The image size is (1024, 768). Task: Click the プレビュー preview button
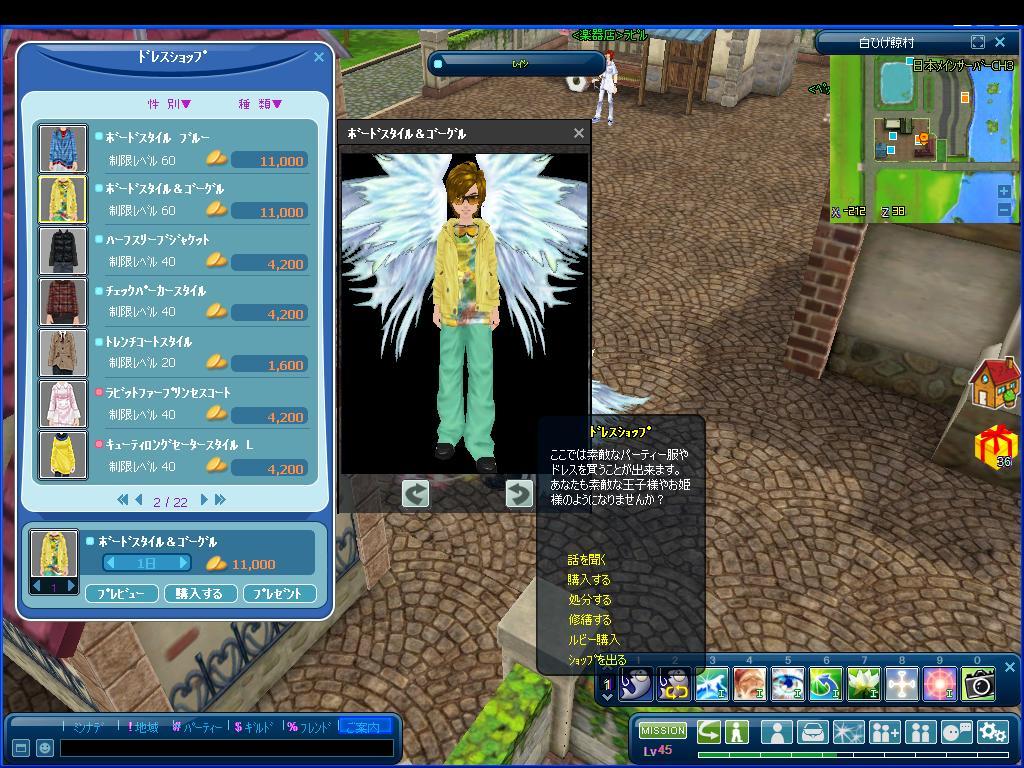(x=121, y=593)
